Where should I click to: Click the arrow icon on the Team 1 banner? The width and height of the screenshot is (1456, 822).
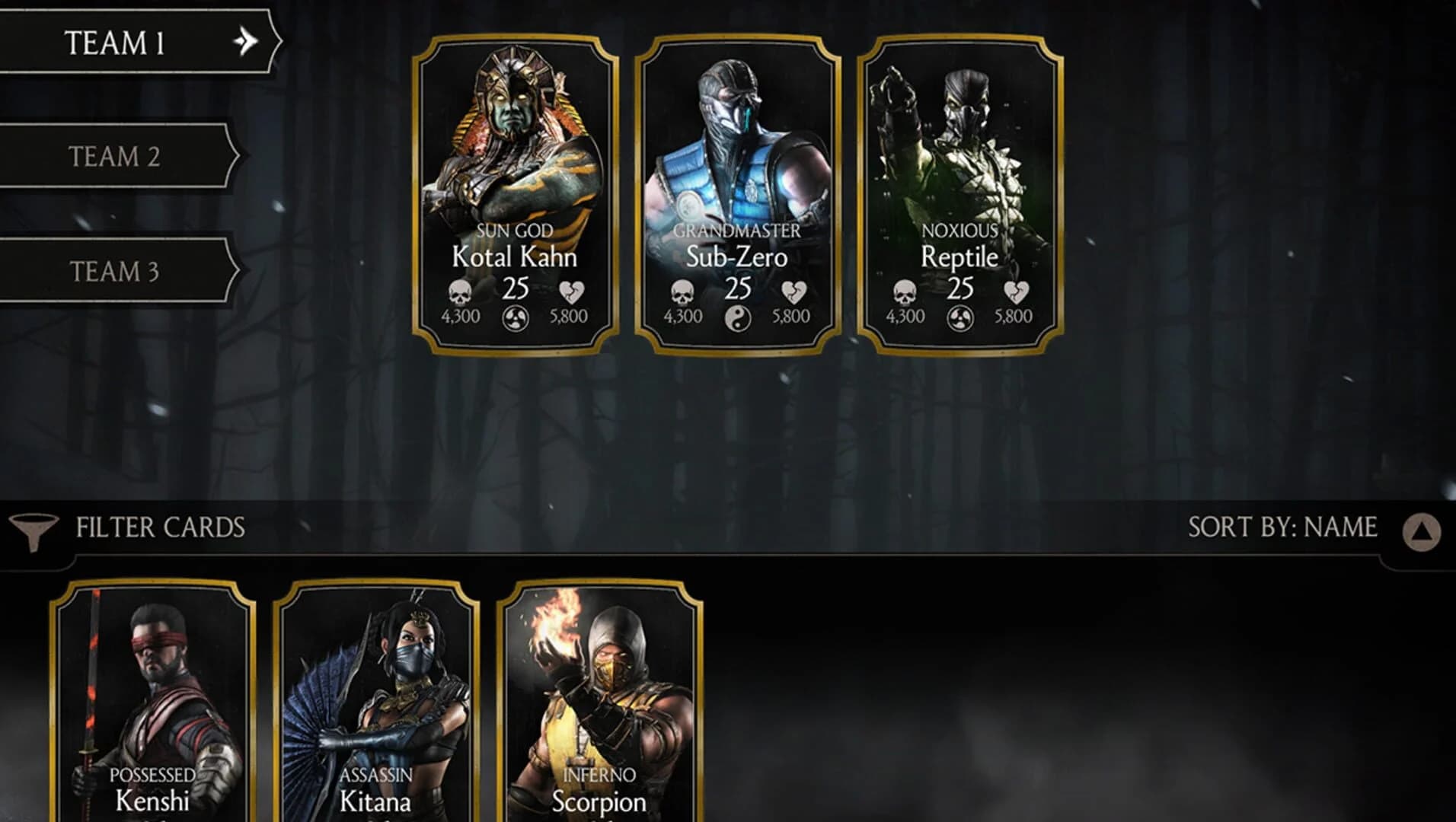245,43
